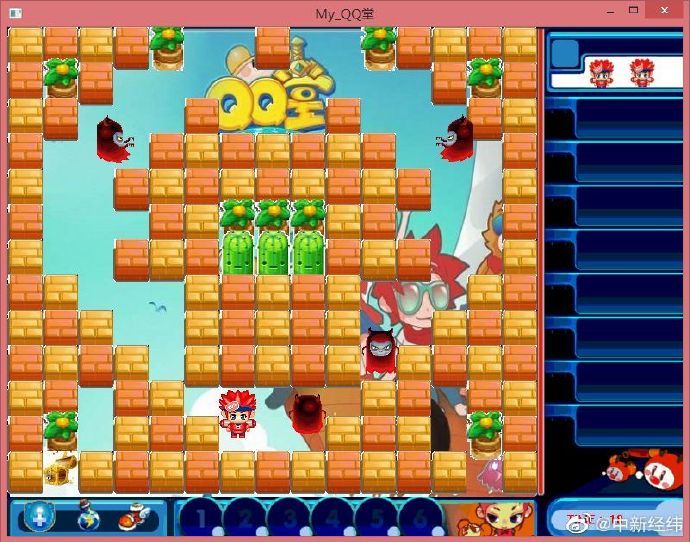Click the blue avatar box in player panel

(x=565, y=53)
